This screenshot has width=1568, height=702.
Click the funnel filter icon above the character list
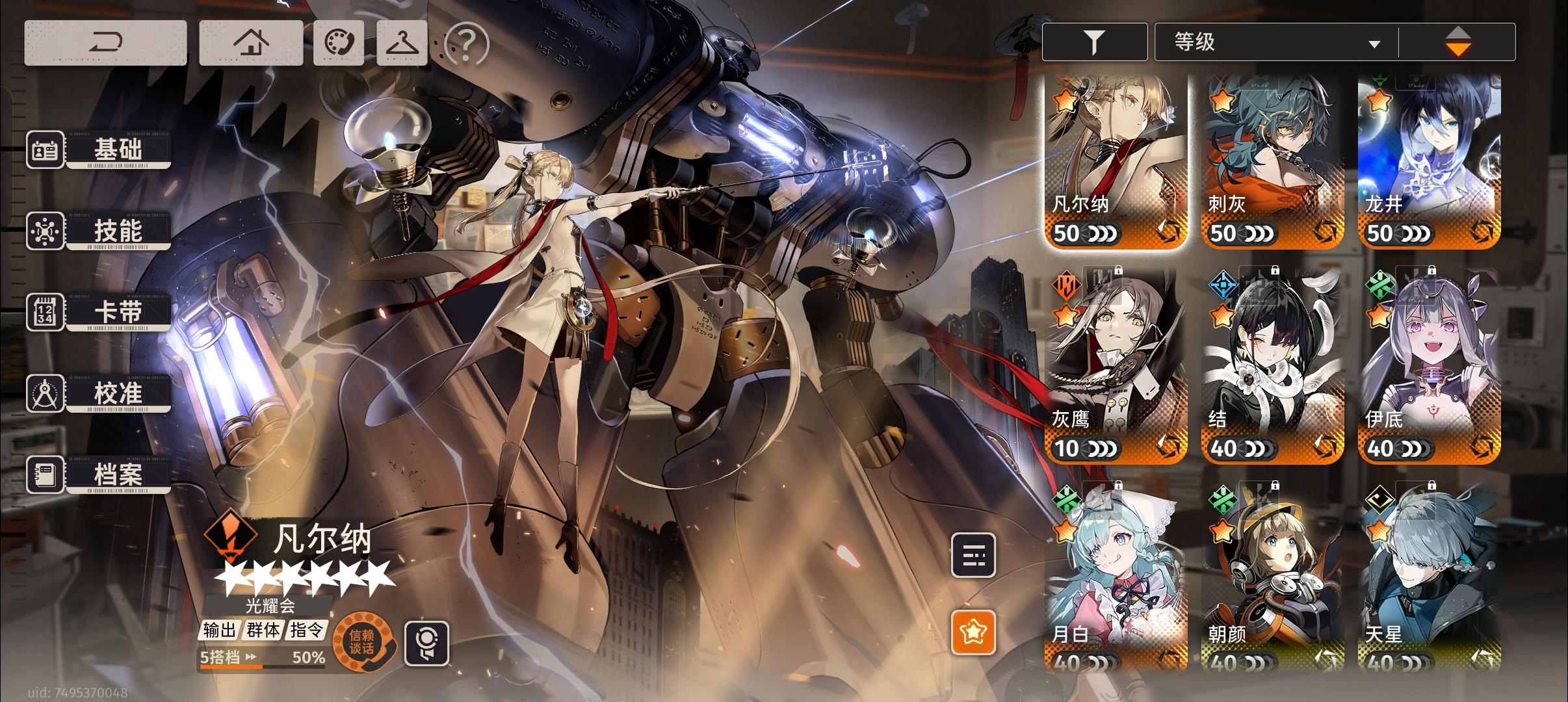[1095, 41]
